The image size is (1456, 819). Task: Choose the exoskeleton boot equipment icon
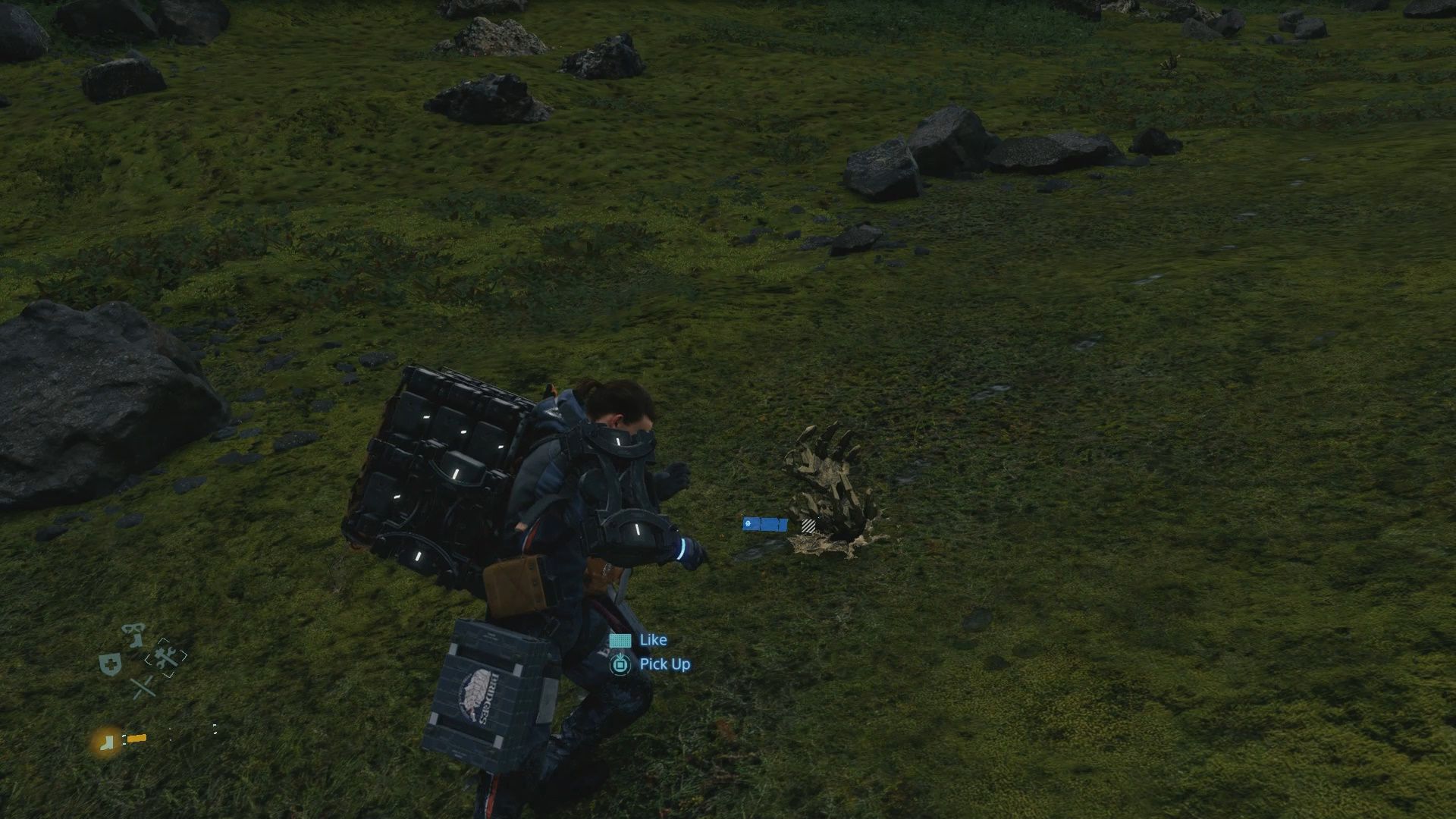tap(136, 635)
